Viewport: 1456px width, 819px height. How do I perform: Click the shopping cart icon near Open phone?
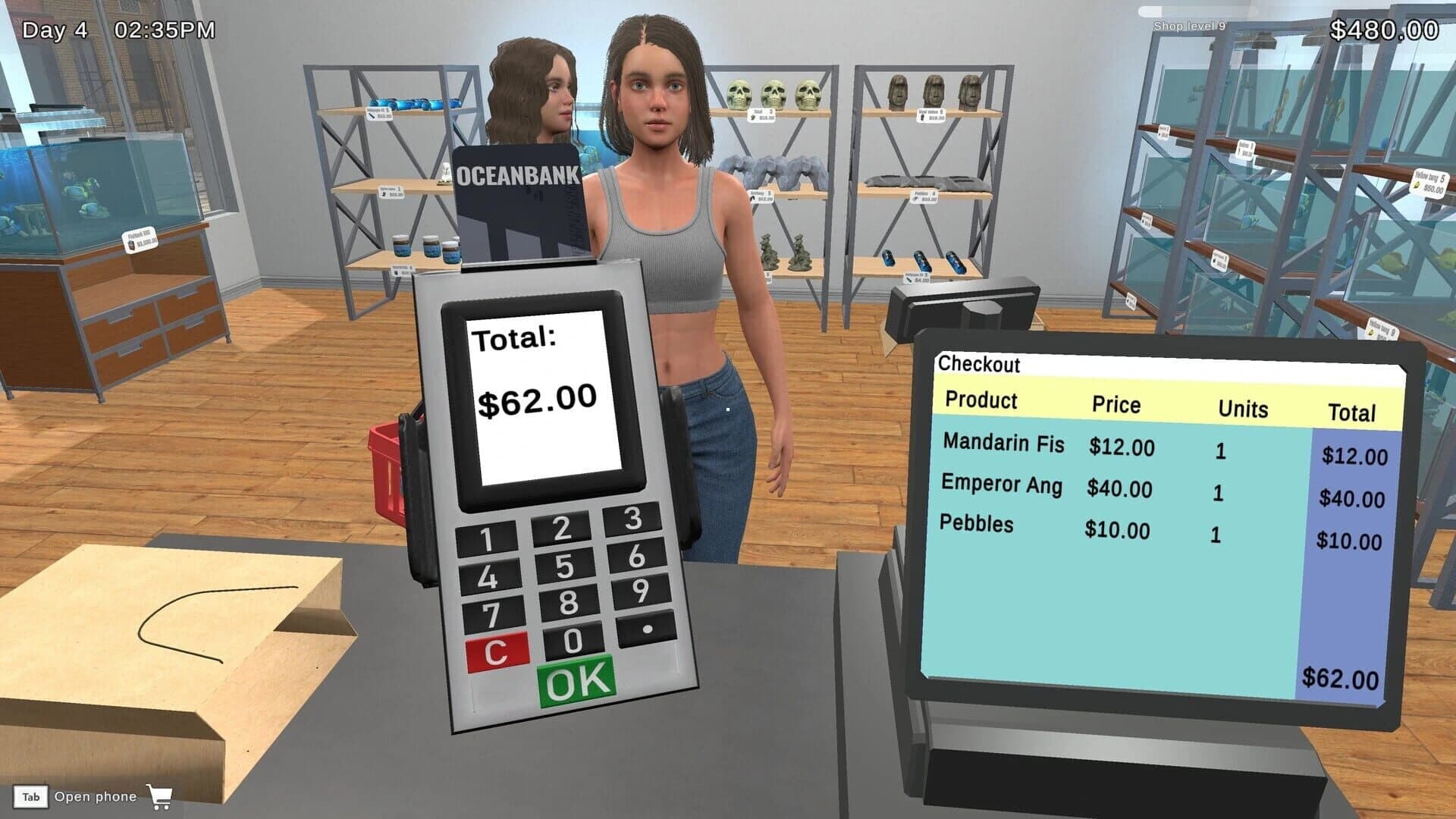[160, 797]
